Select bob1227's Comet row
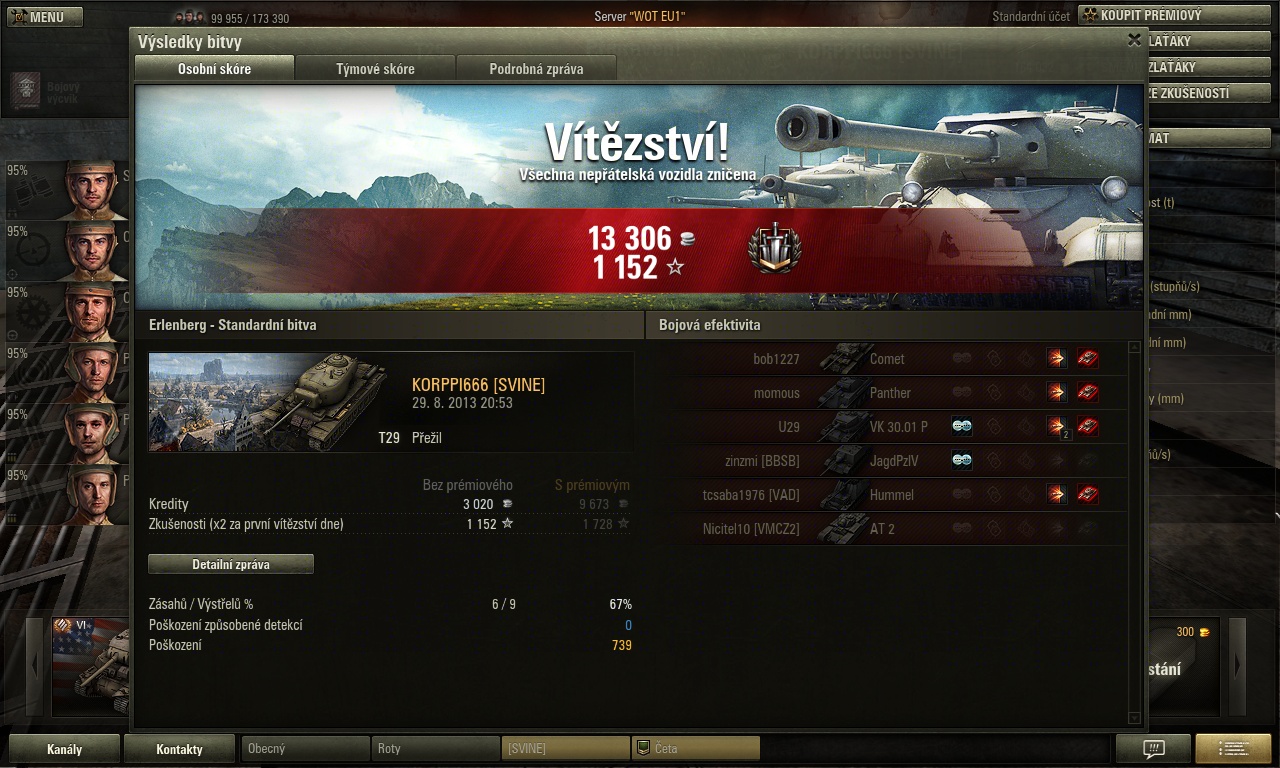 pos(886,359)
